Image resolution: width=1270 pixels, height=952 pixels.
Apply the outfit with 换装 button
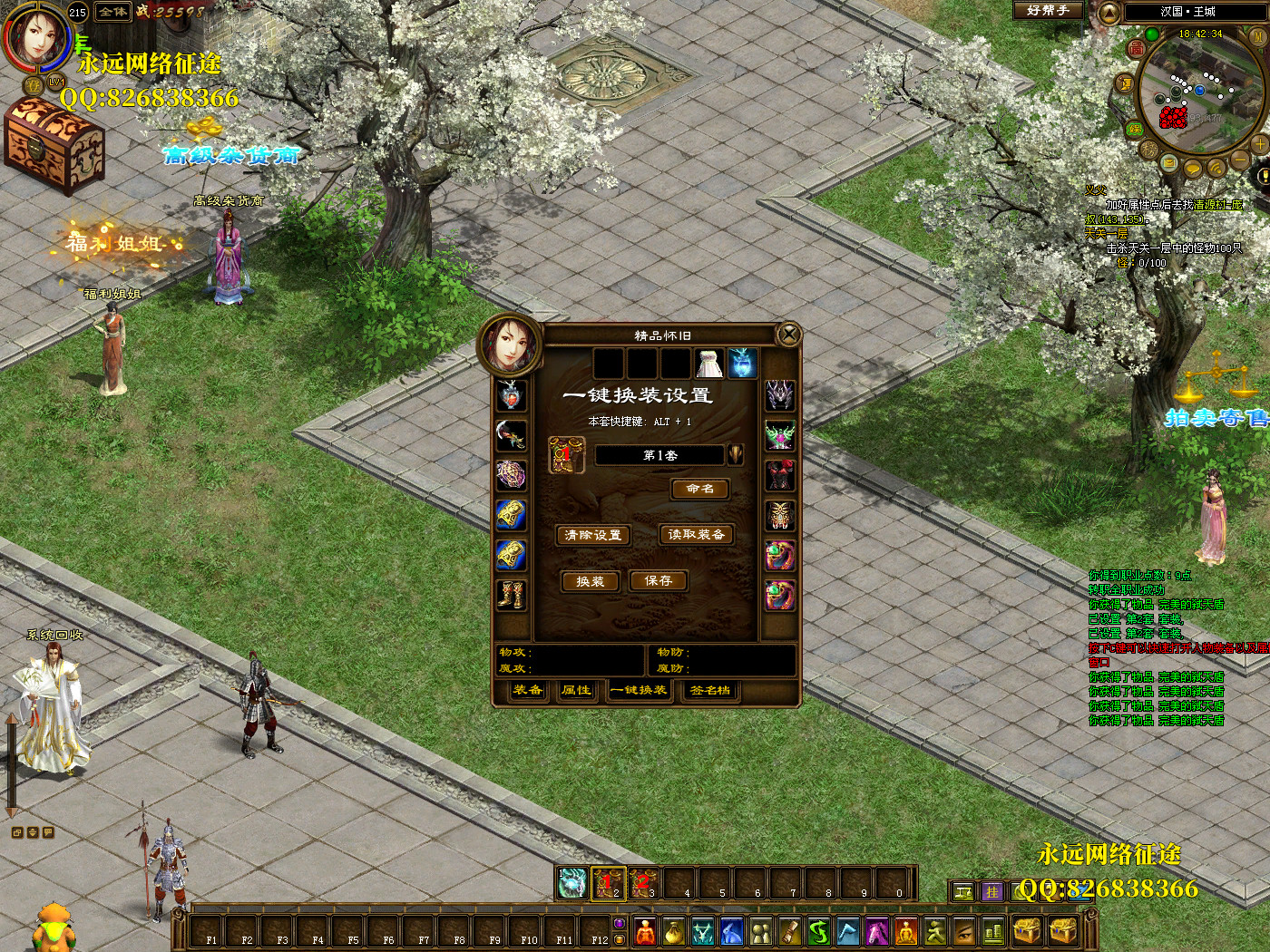pos(590,581)
